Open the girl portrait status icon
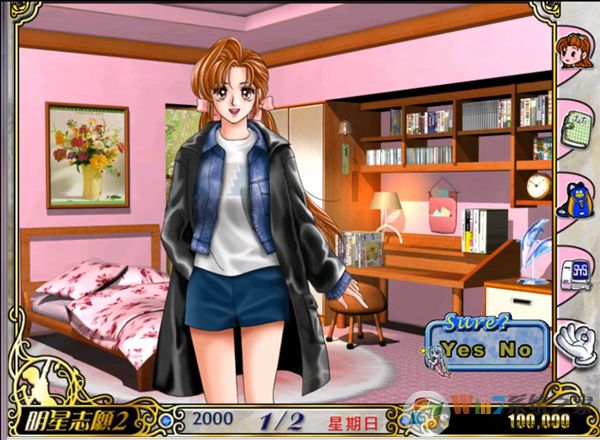 pyautogui.click(x=574, y=51)
